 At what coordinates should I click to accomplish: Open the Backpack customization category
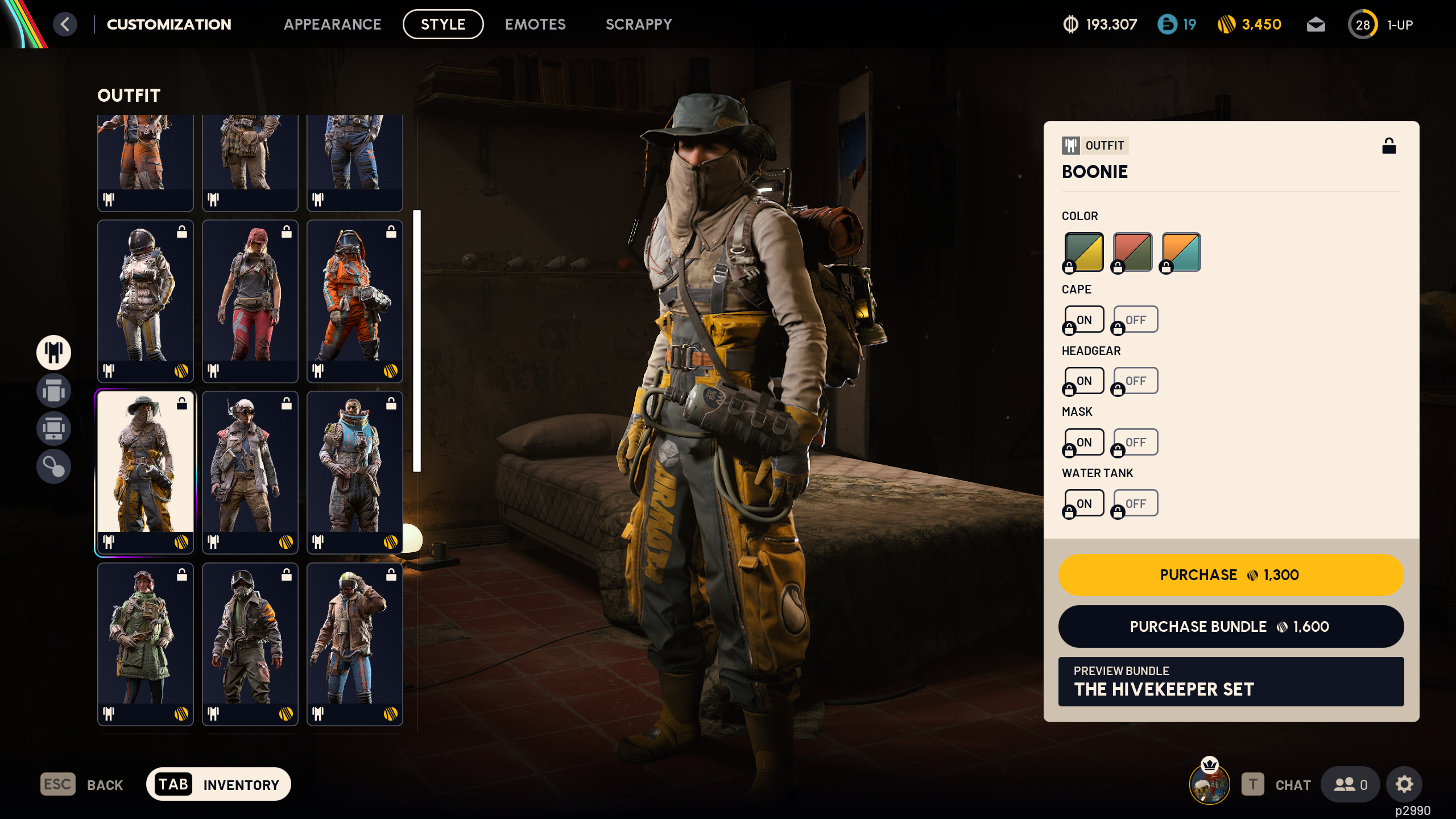tap(53, 391)
